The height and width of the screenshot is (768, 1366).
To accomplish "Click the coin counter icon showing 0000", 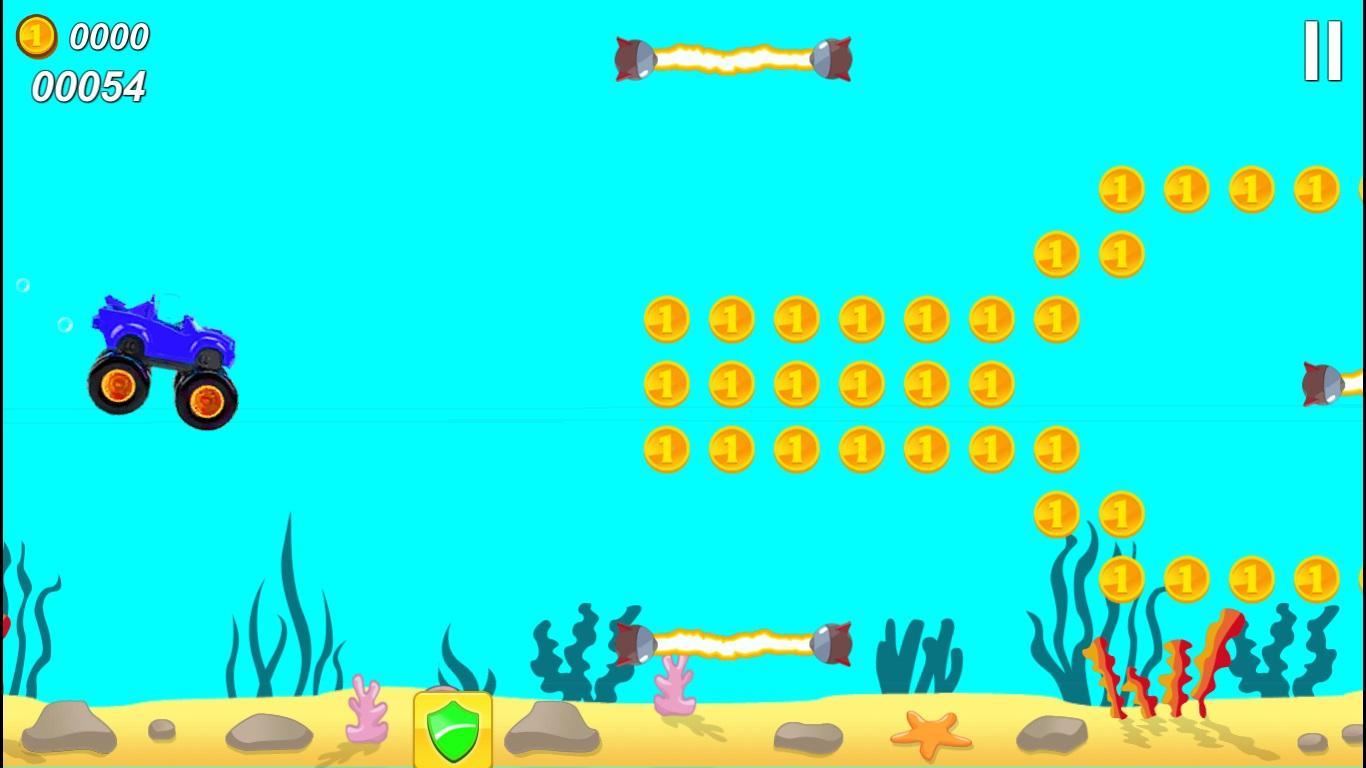I will point(35,38).
